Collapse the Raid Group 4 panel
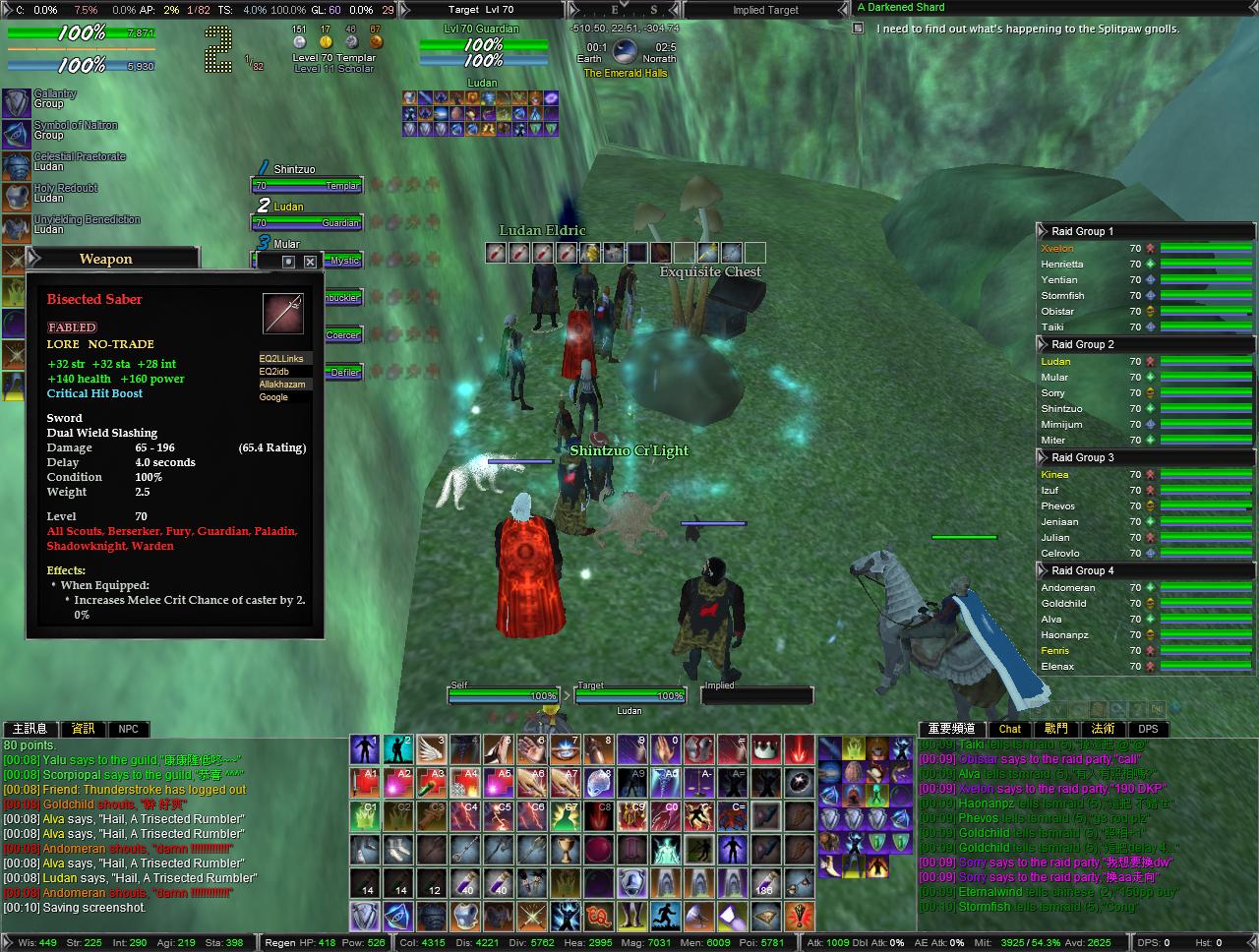This screenshot has height=952, width=1259. click(1041, 570)
